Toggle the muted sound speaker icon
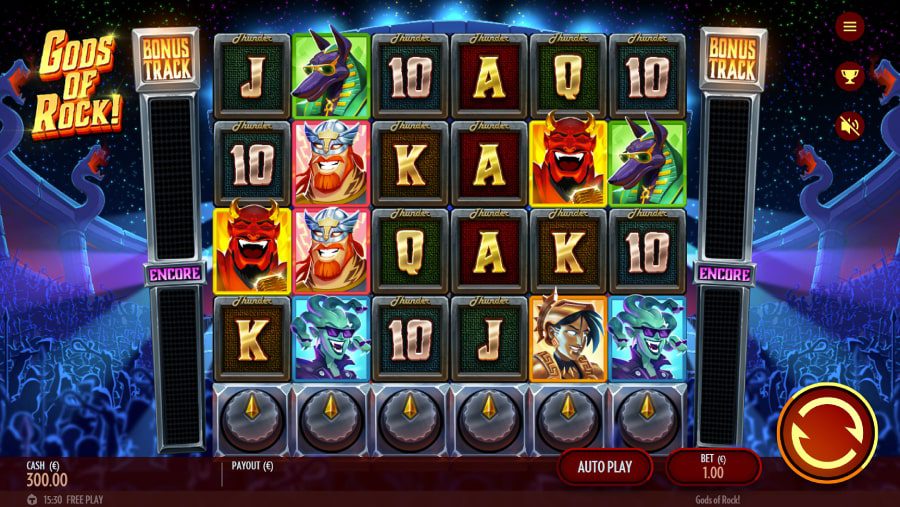Screen dimensions: 900x507 coord(850,126)
